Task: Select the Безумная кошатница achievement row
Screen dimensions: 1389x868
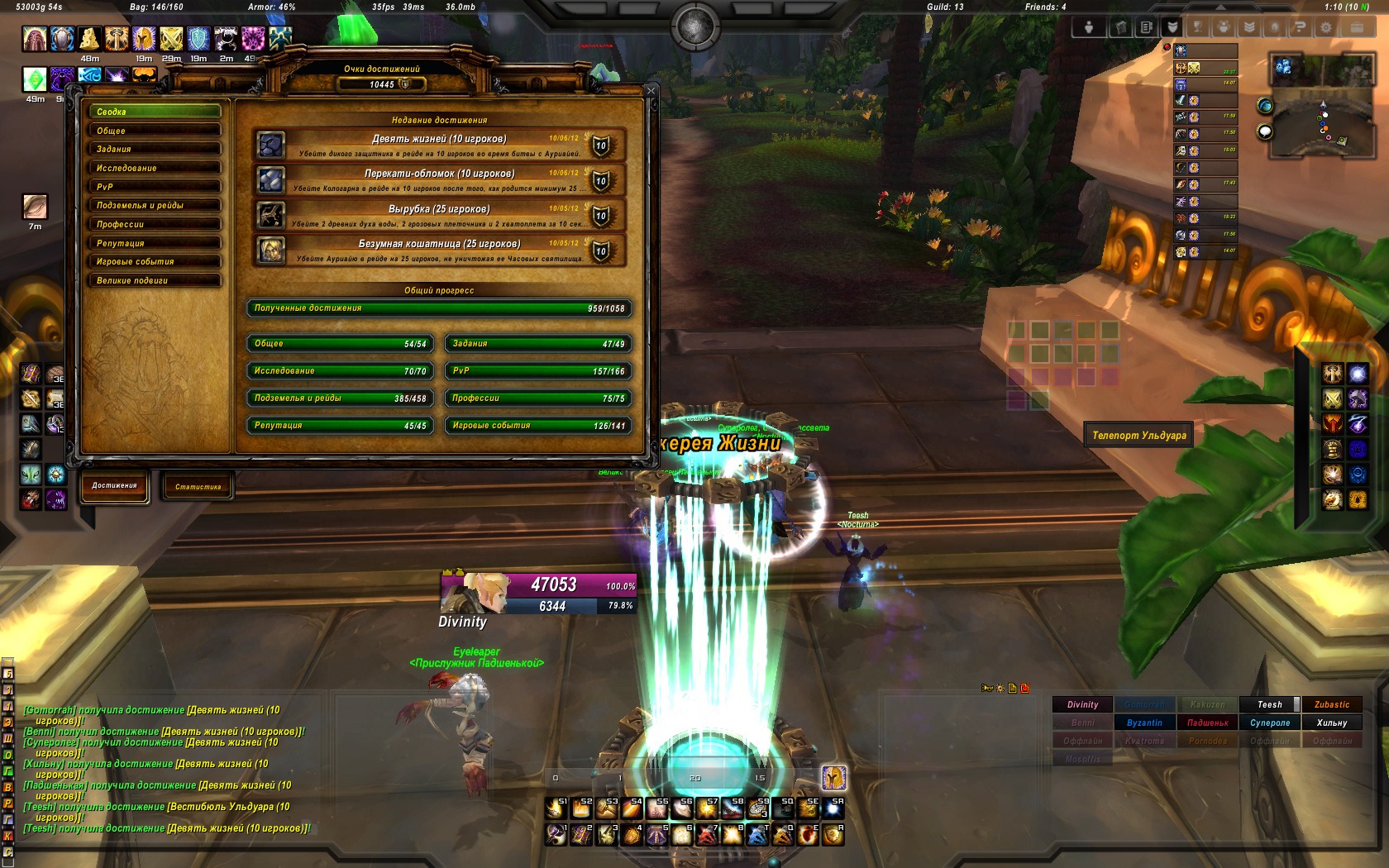Action: (439, 250)
